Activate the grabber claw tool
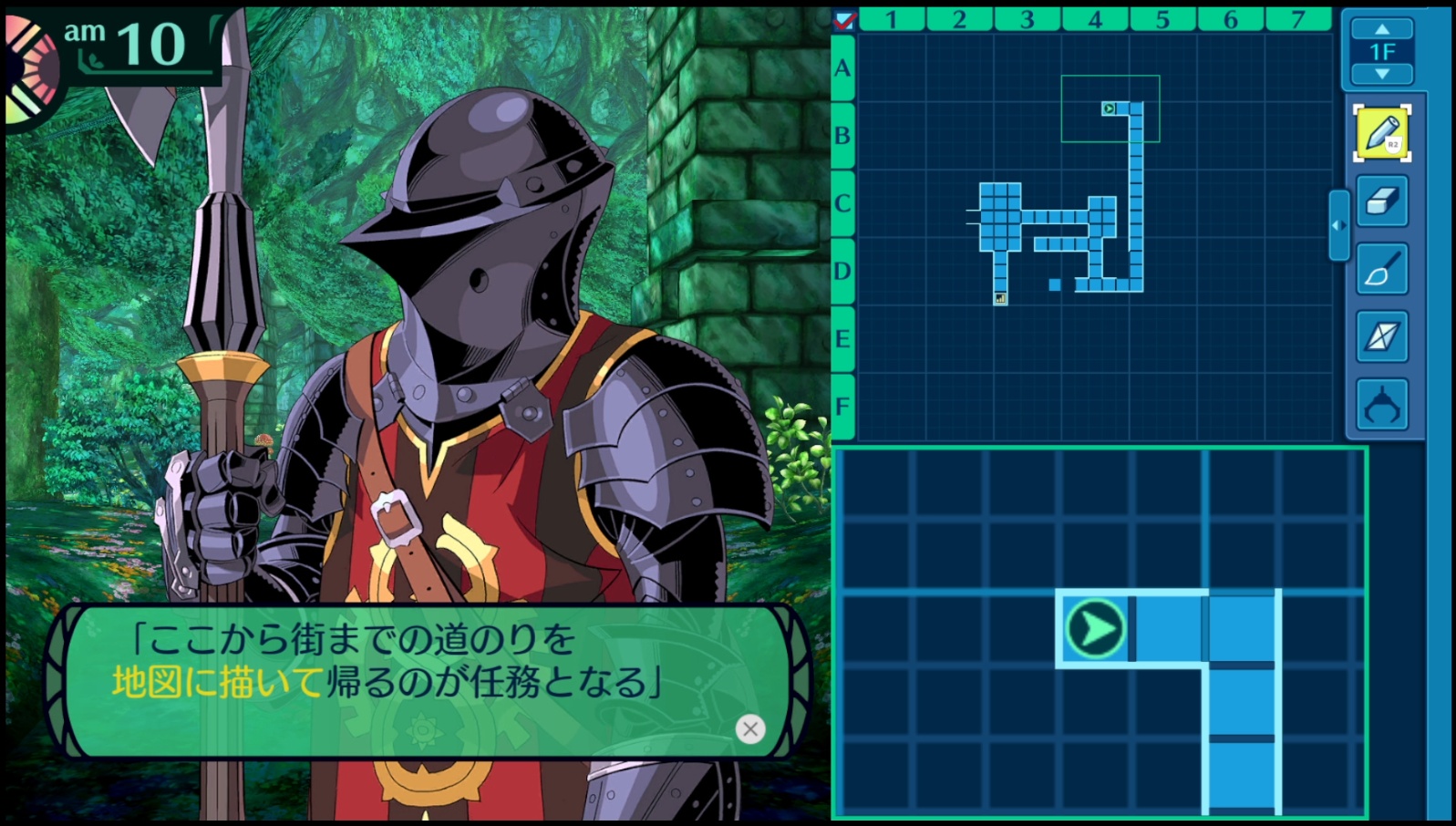Image resolution: width=1456 pixels, height=826 pixels. [1381, 405]
